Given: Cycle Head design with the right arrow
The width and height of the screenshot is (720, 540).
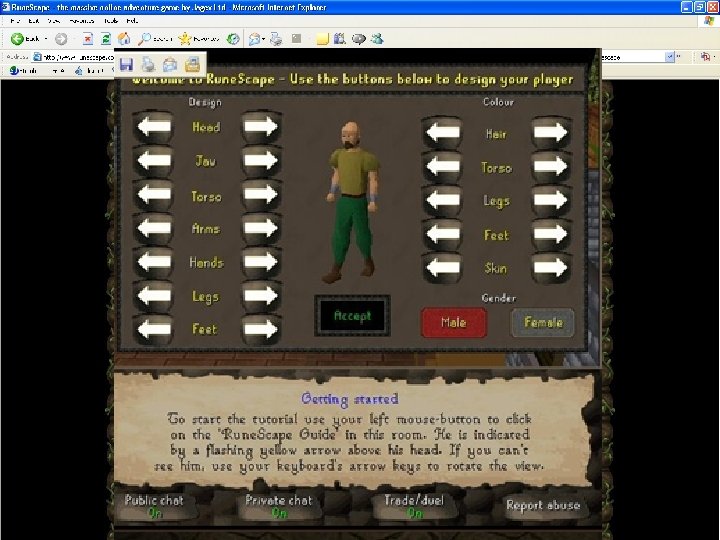Looking at the screenshot, I should pos(261,127).
